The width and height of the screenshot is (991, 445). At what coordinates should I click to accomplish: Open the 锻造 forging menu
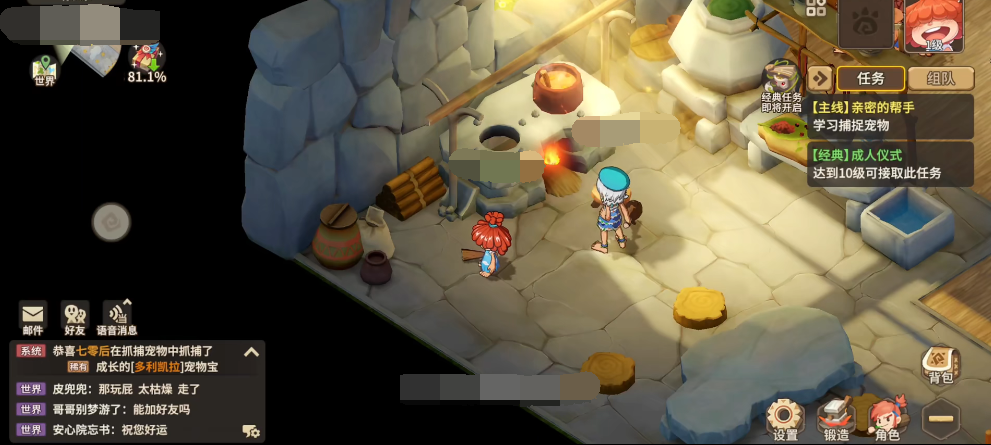pyautogui.click(x=835, y=419)
